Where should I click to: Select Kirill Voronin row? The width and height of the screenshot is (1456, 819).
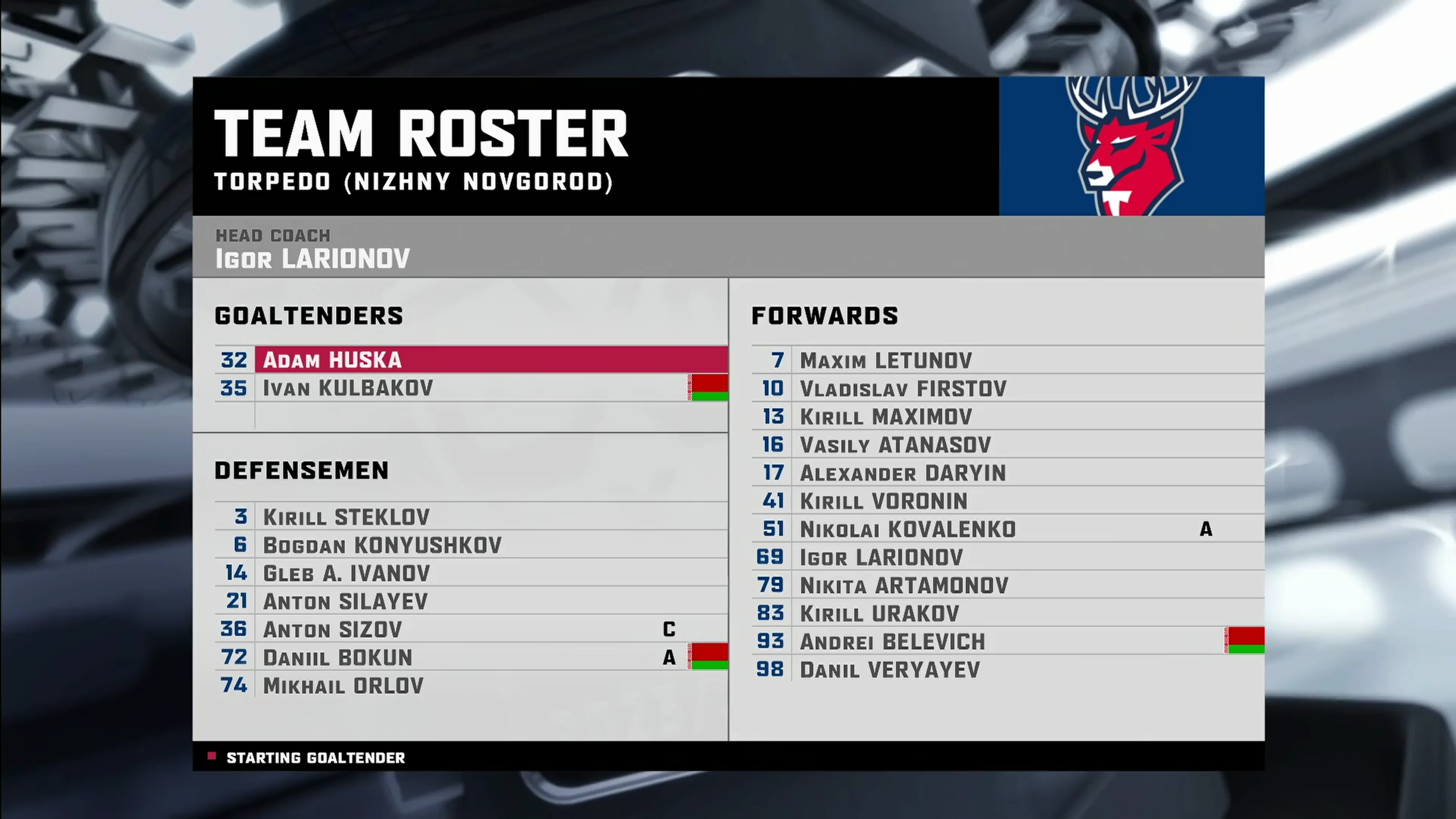(883, 500)
